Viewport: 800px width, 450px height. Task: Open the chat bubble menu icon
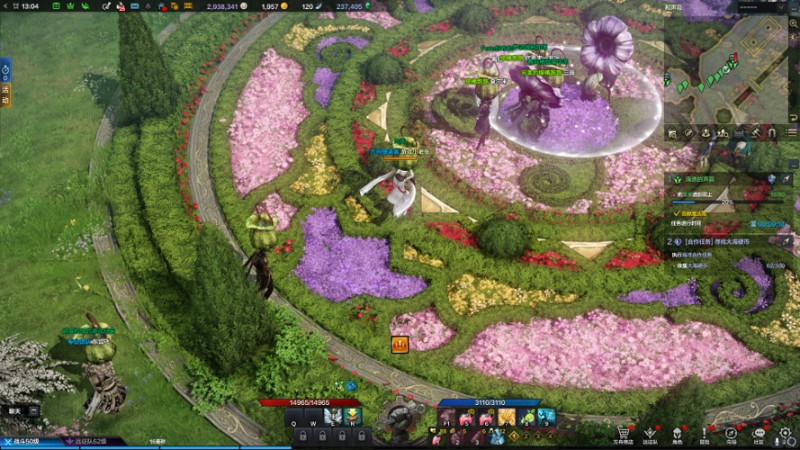(758, 432)
